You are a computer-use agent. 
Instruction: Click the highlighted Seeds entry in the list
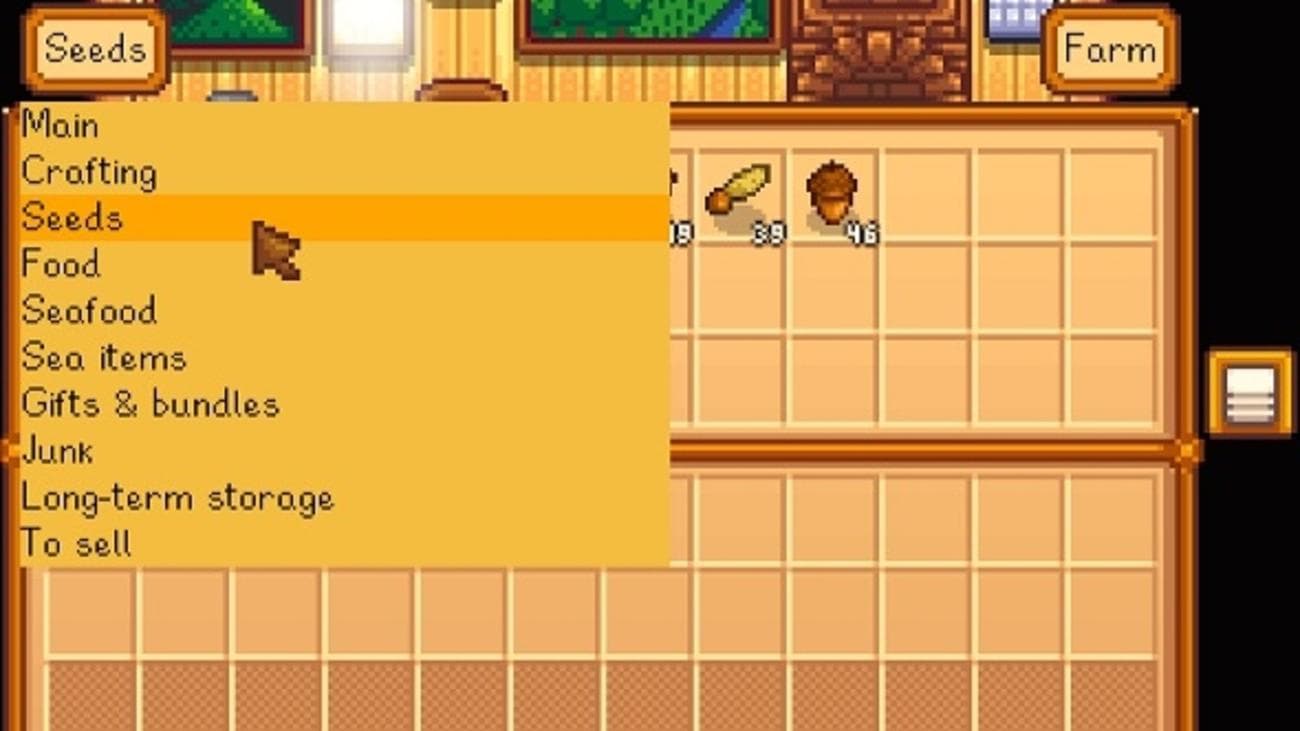[71, 217]
